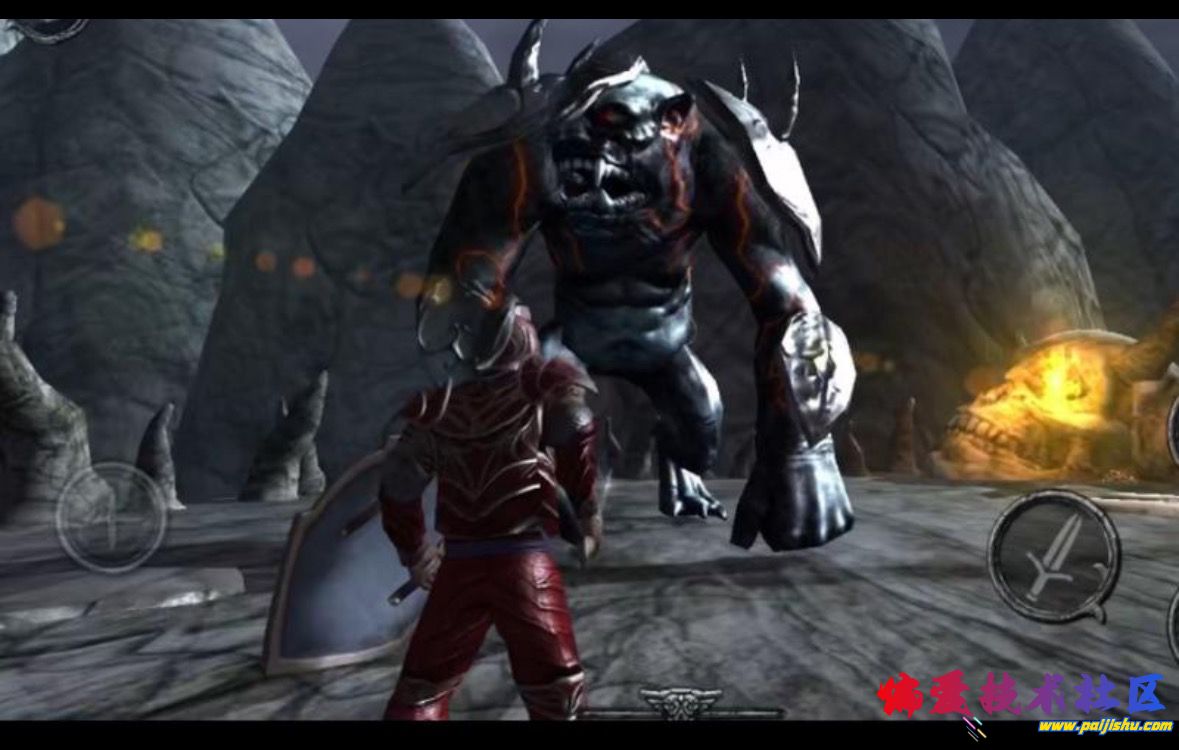The height and width of the screenshot is (750, 1179).
Task: Tap the sword attack button
Action: (1053, 556)
